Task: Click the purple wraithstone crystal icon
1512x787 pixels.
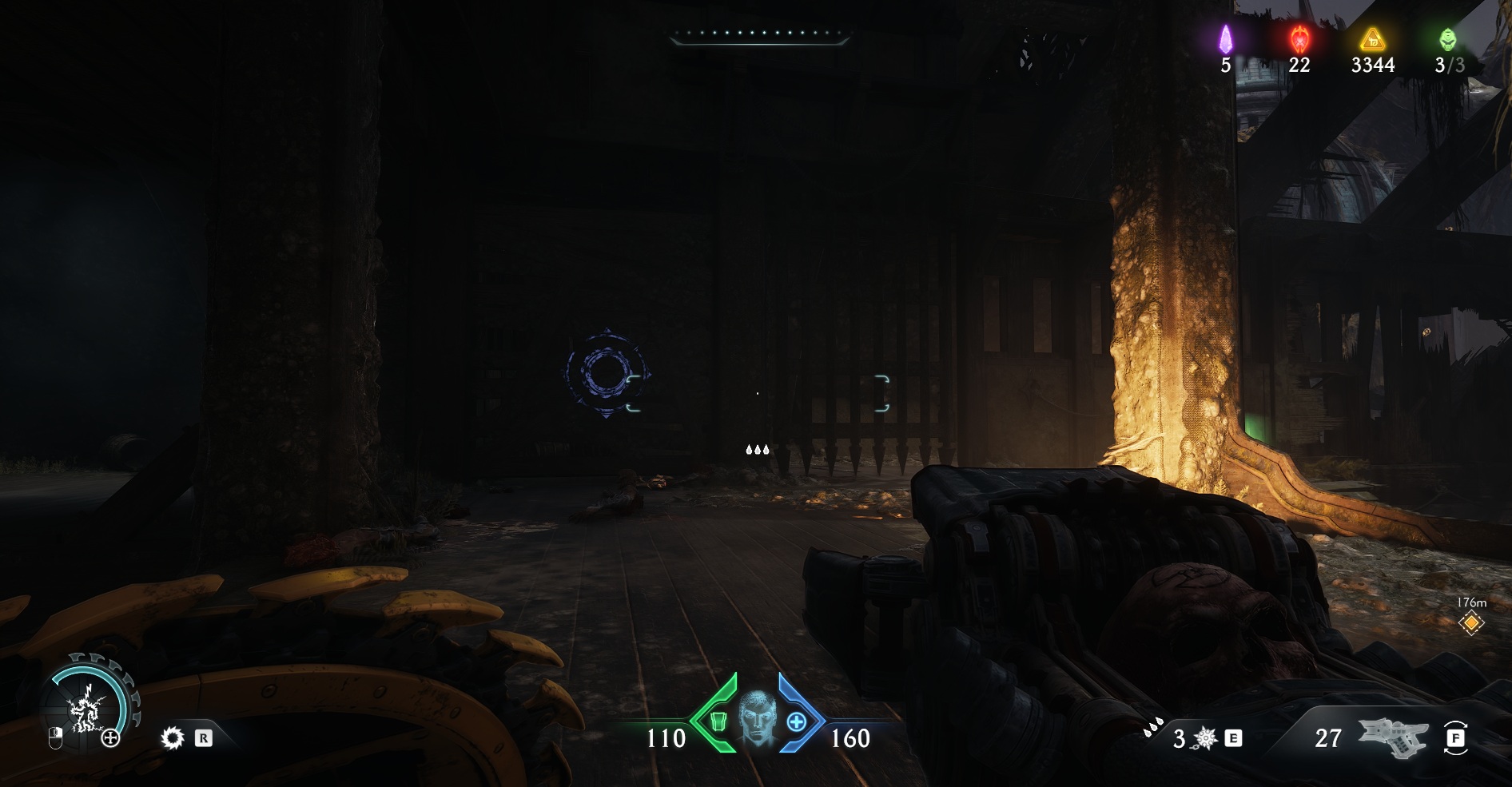Action: (x=1225, y=38)
